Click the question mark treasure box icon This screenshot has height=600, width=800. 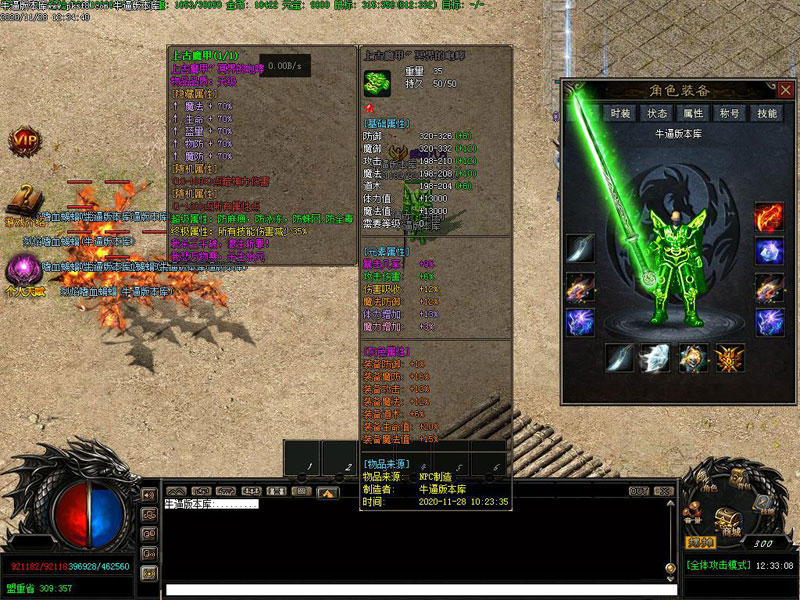[24, 200]
